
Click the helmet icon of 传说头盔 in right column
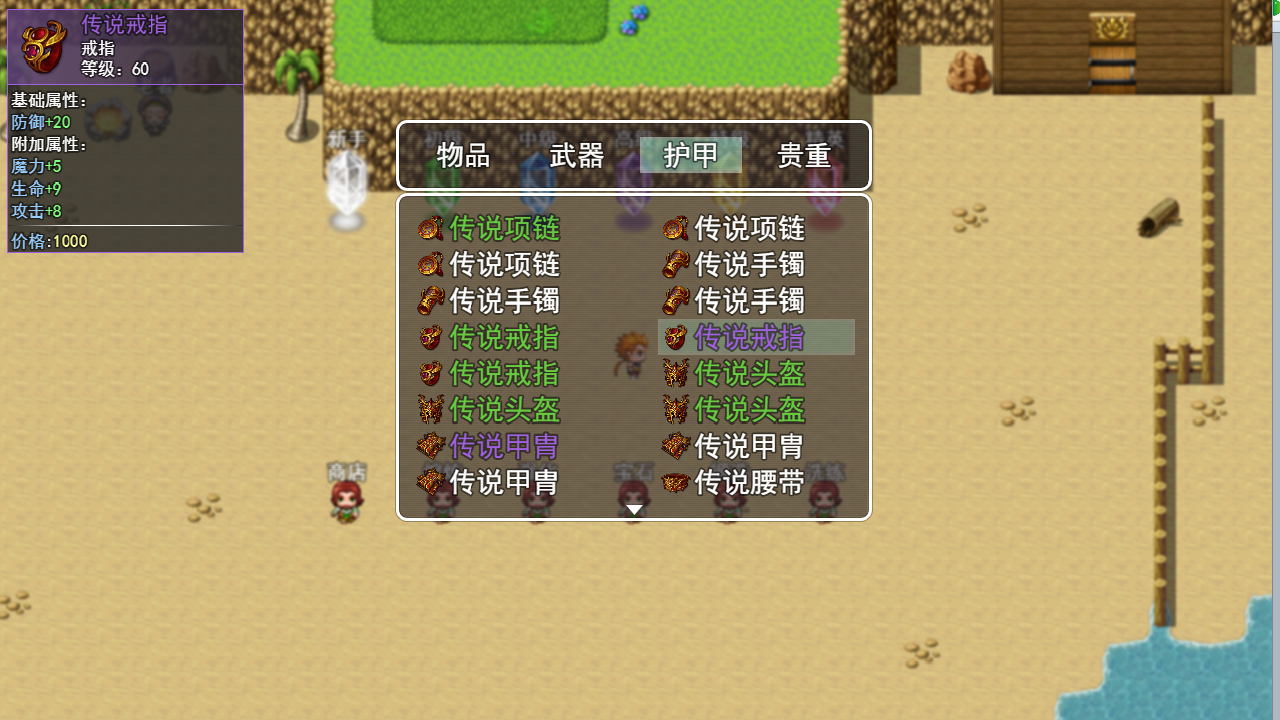(675, 373)
